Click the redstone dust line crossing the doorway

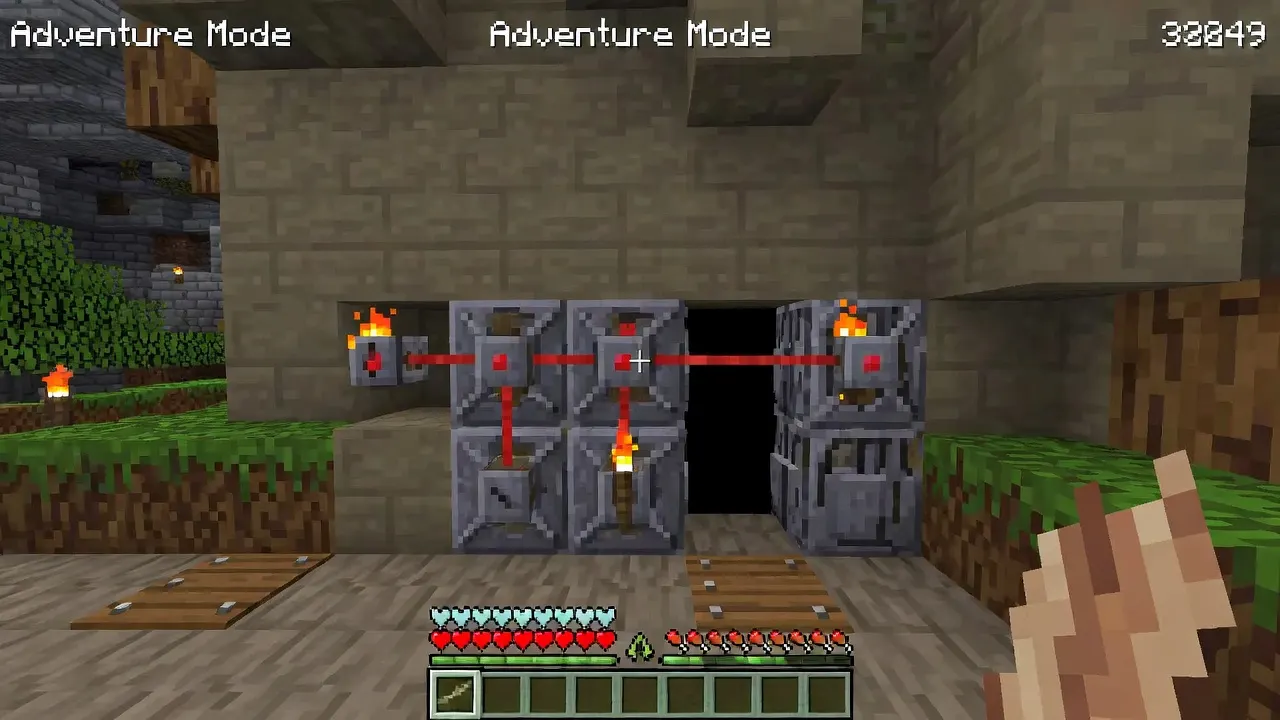pos(730,357)
